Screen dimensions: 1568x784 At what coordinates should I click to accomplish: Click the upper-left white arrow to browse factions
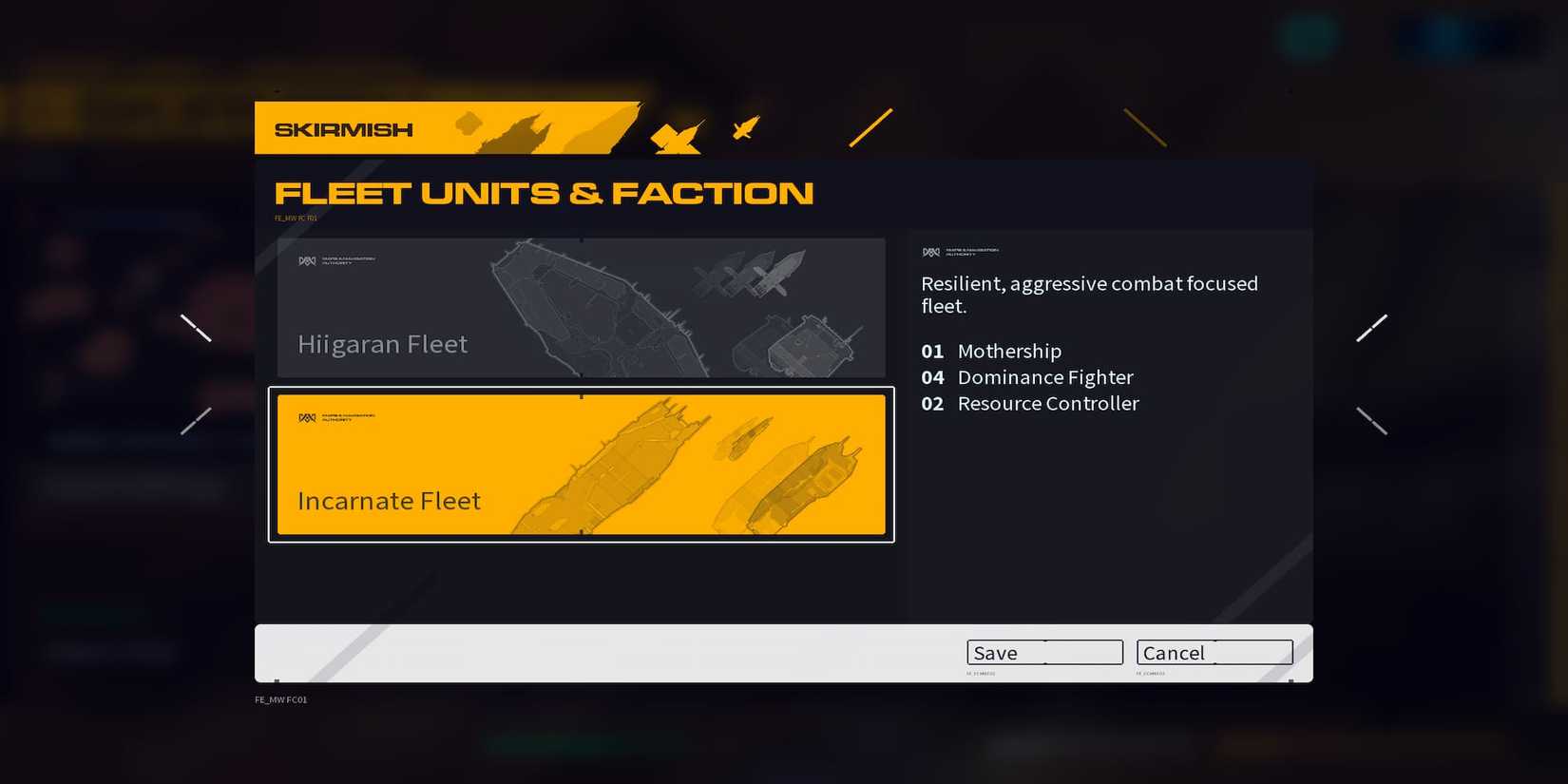197,327
